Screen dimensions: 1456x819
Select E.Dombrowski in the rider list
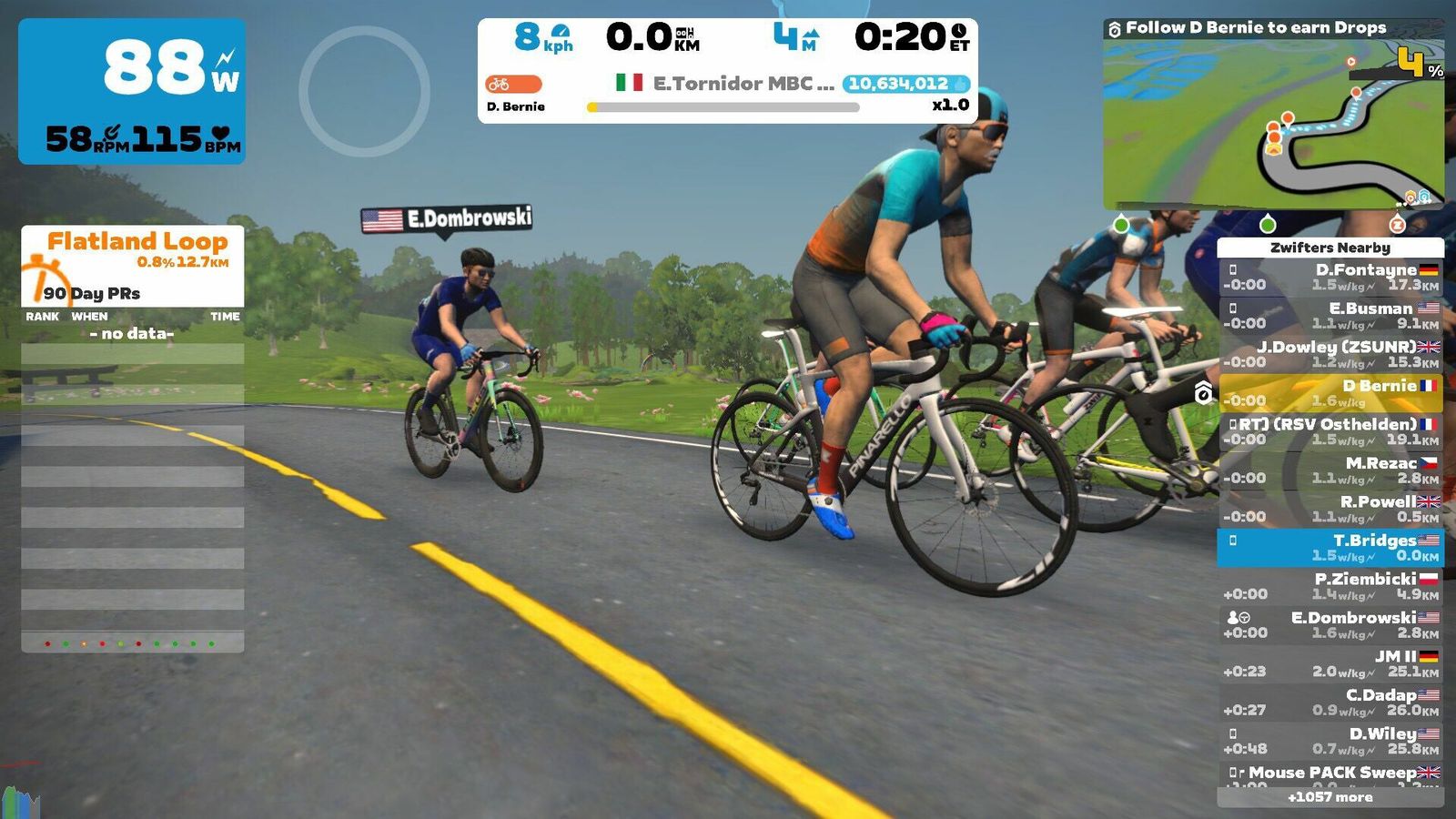point(1330,624)
